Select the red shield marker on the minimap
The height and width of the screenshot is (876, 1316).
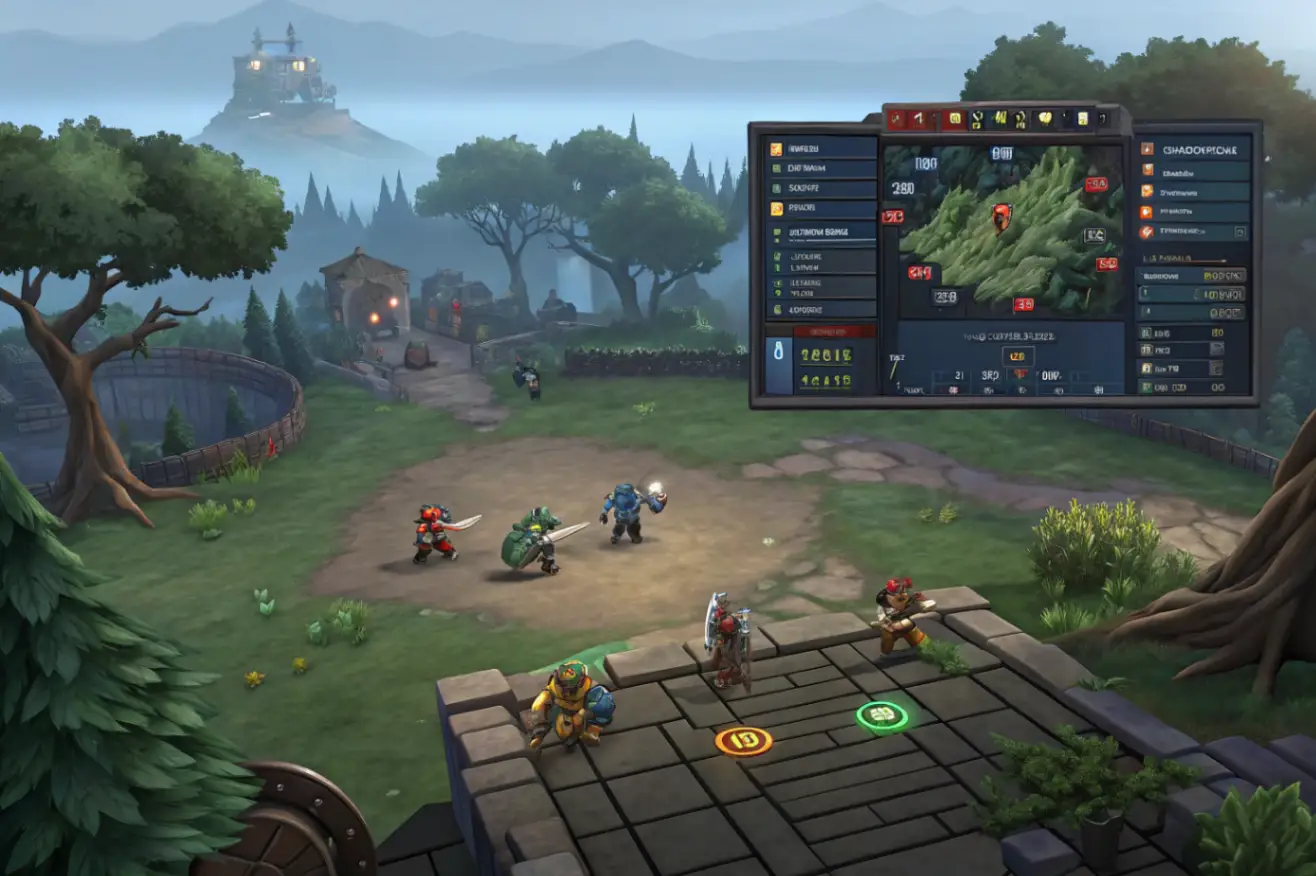pos(1001,215)
